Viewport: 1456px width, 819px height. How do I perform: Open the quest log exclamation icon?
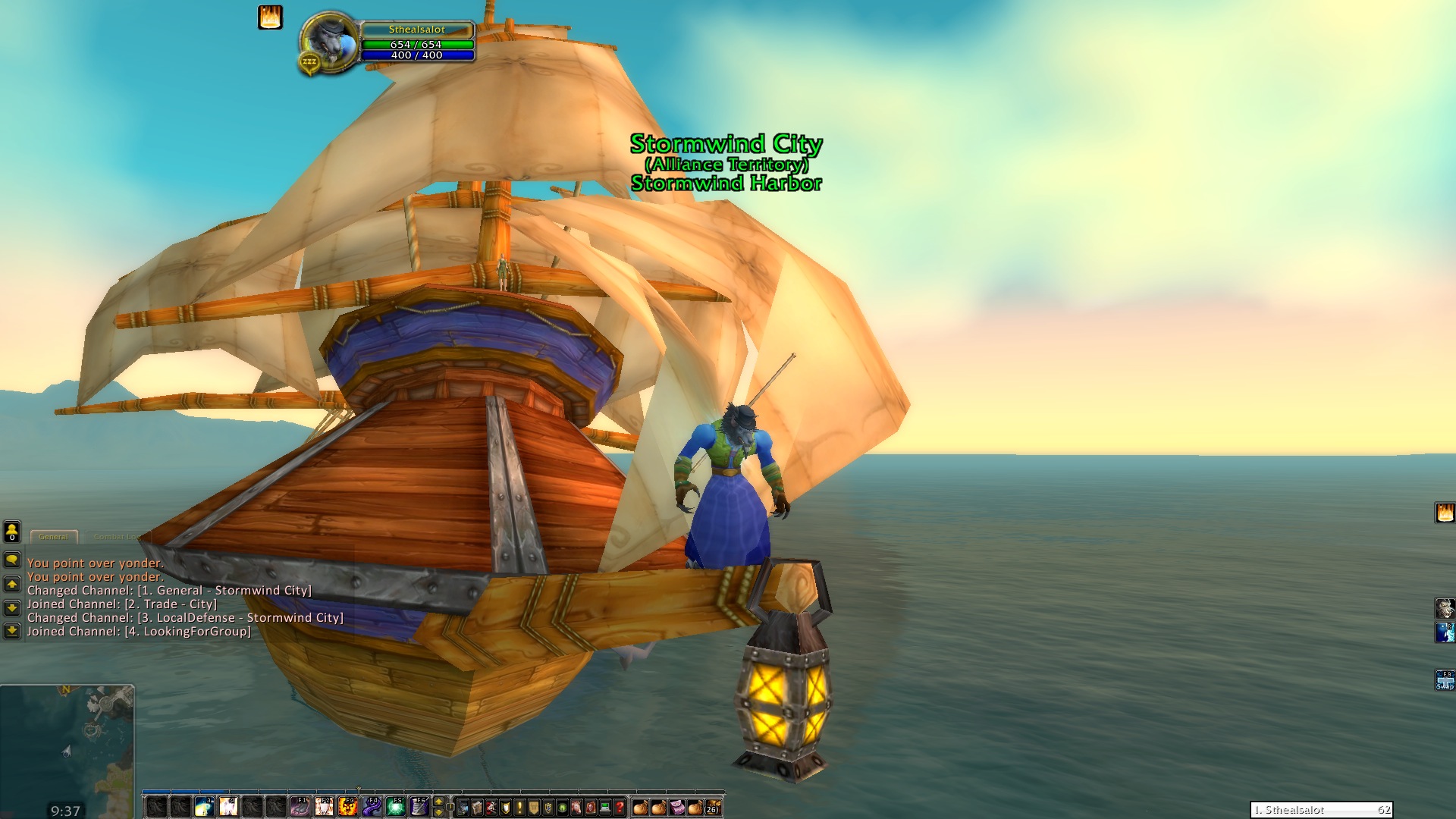(x=519, y=808)
